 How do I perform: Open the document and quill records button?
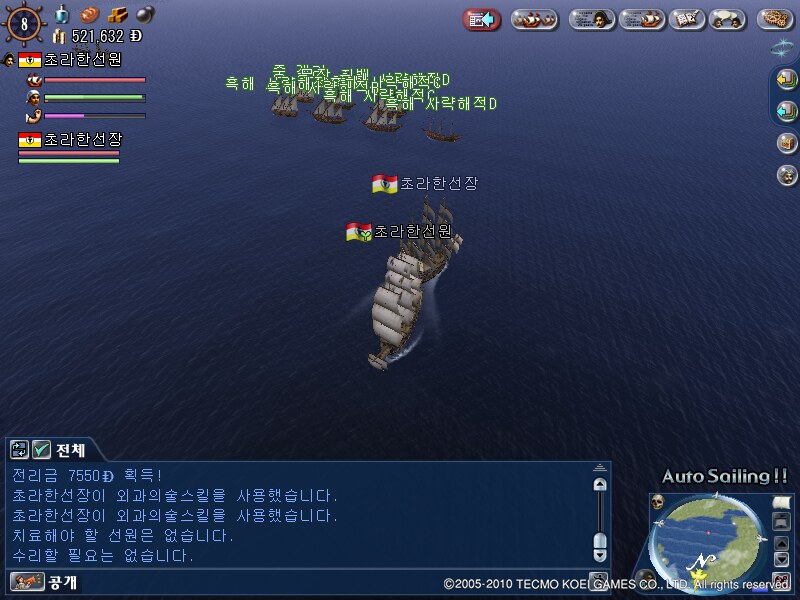685,19
